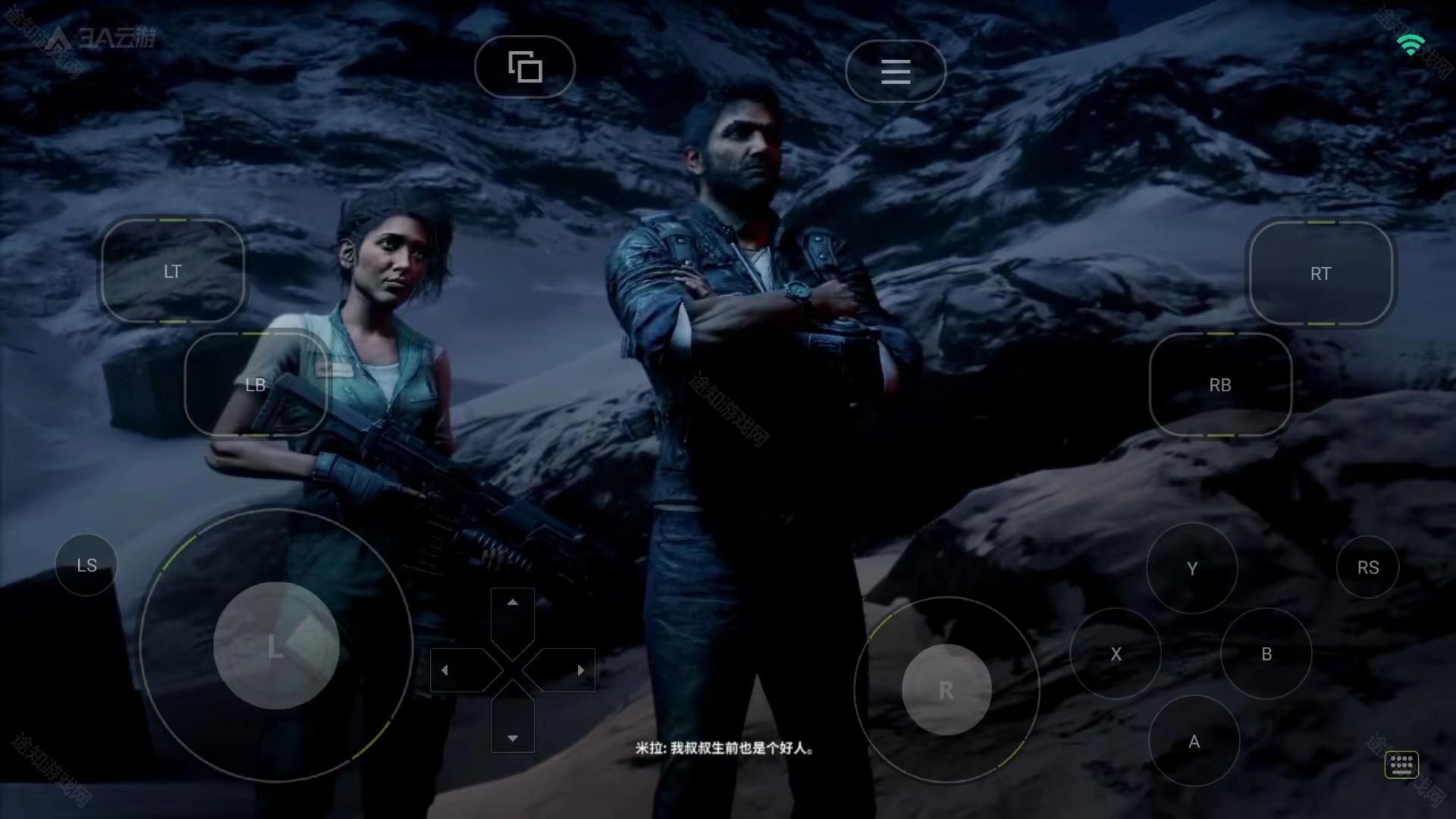Click the round RS button
Image resolution: width=1456 pixels, height=819 pixels.
click(1368, 567)
